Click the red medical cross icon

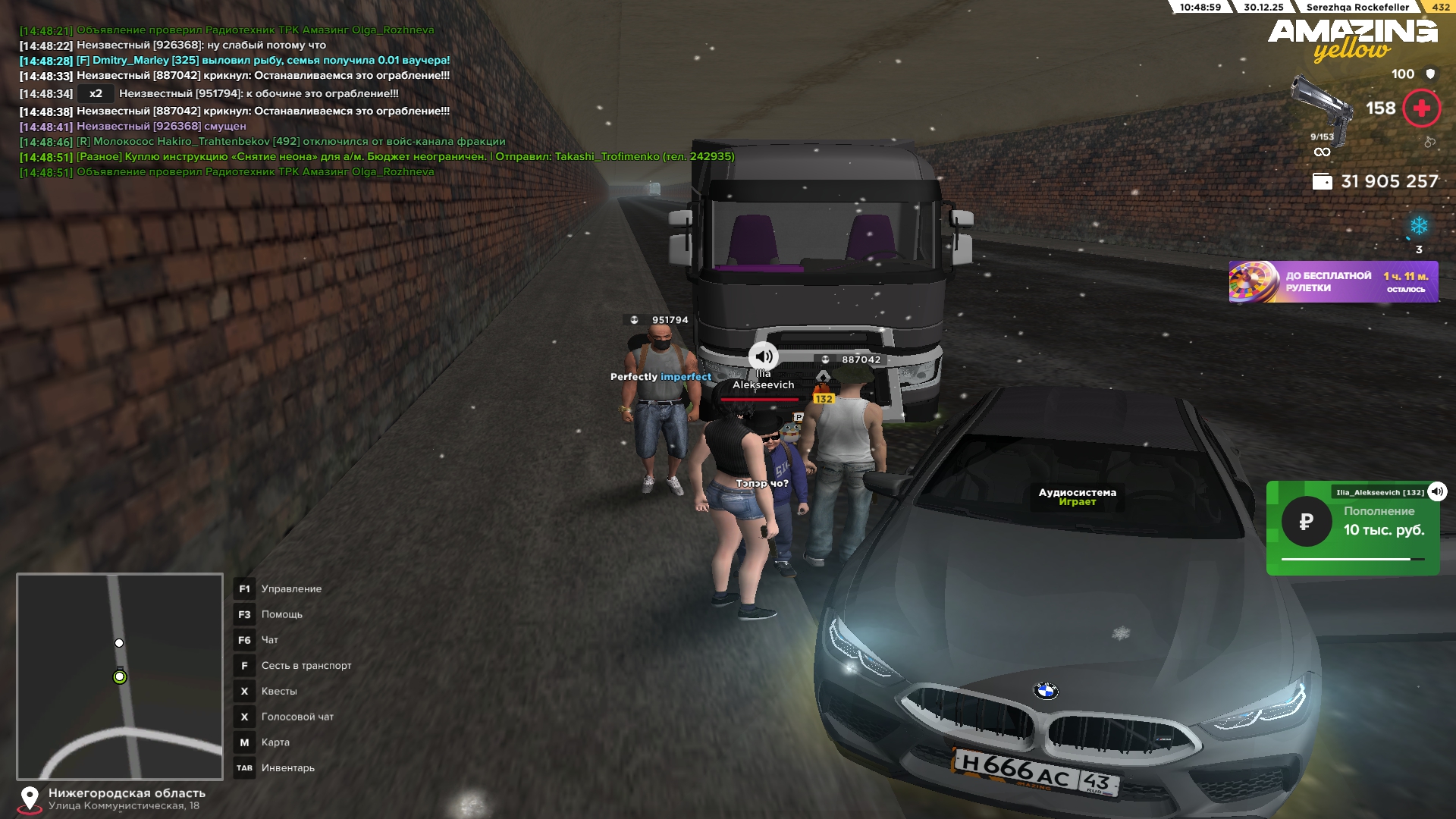click(1421, 108)
